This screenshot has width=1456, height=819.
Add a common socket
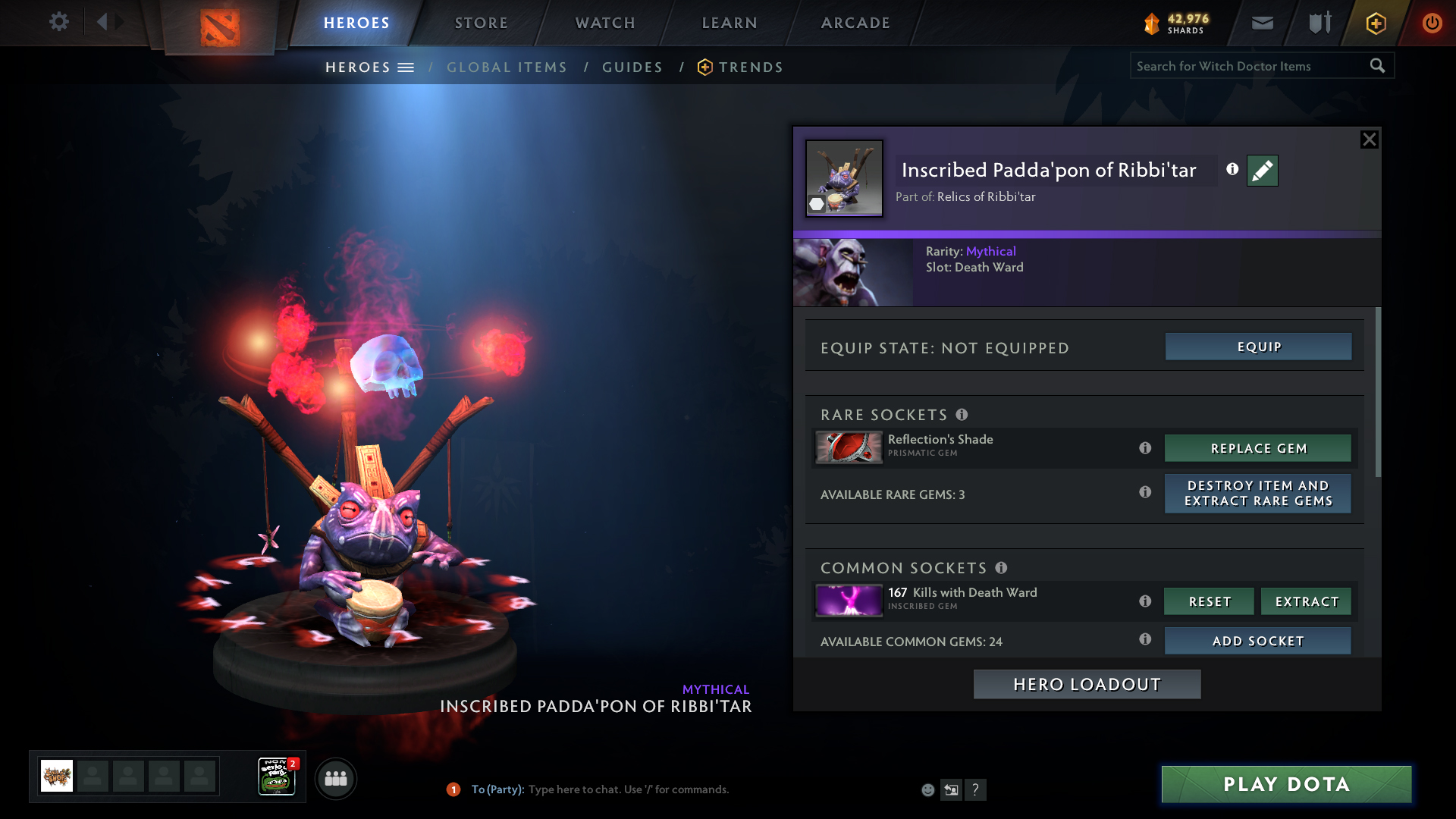[x=1258, y=641]
